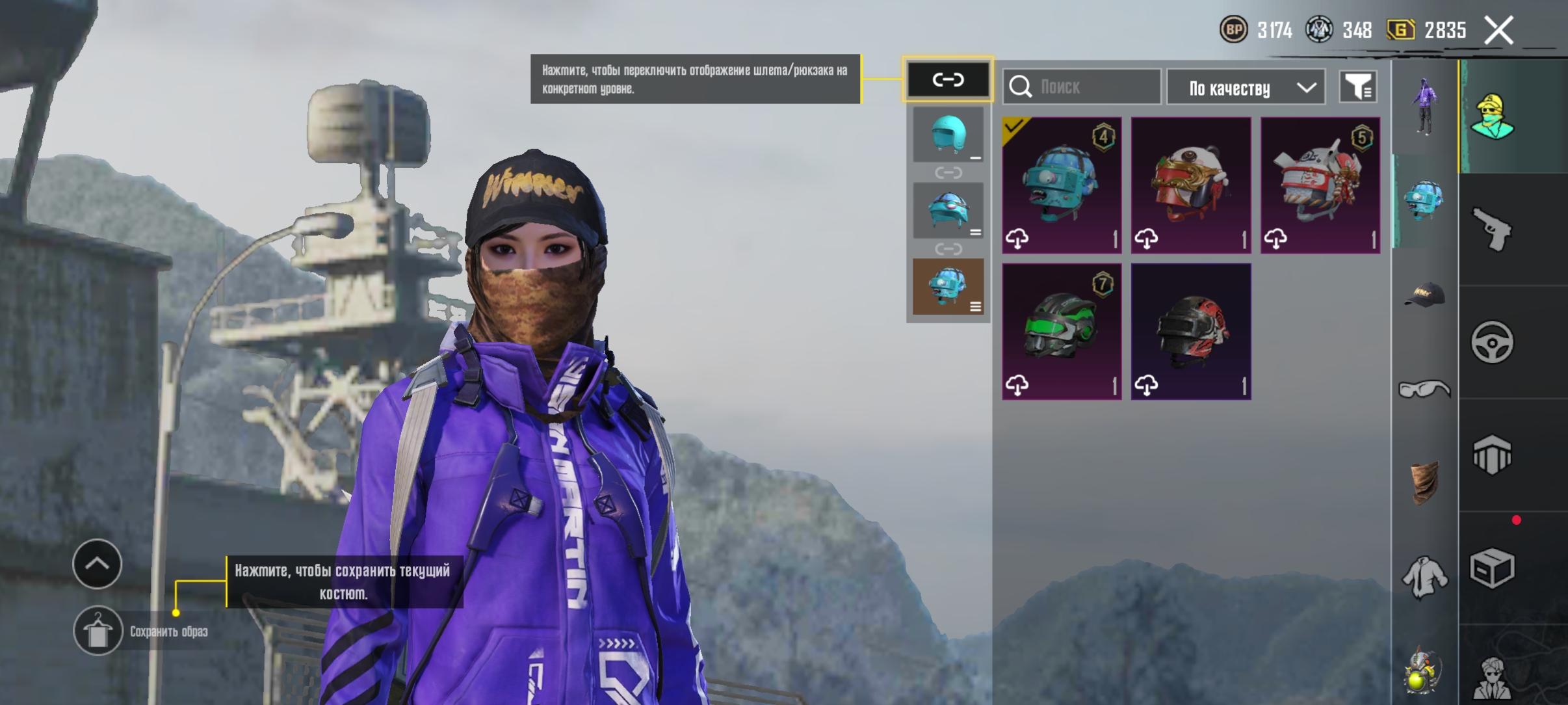
Task: Open the glasses eyewear category
Action: [x=1424, y=389]
